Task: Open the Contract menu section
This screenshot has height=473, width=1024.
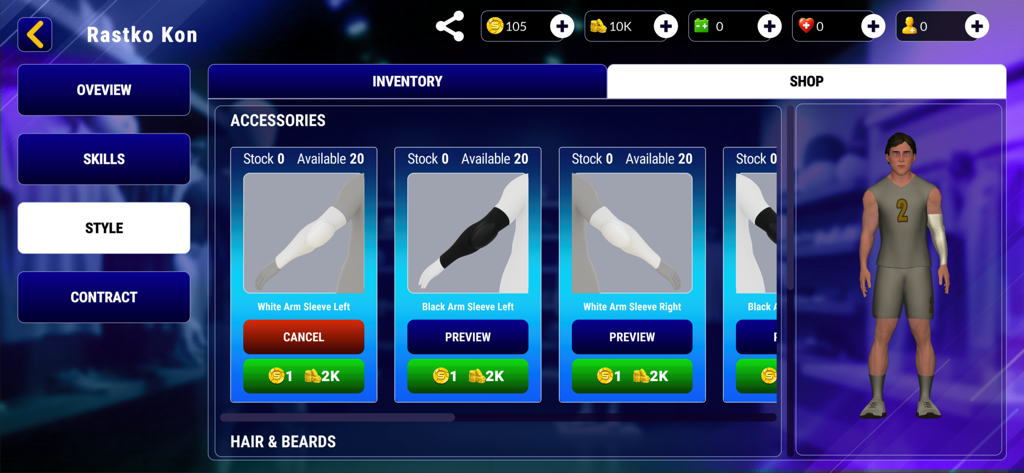Action: 104,297
